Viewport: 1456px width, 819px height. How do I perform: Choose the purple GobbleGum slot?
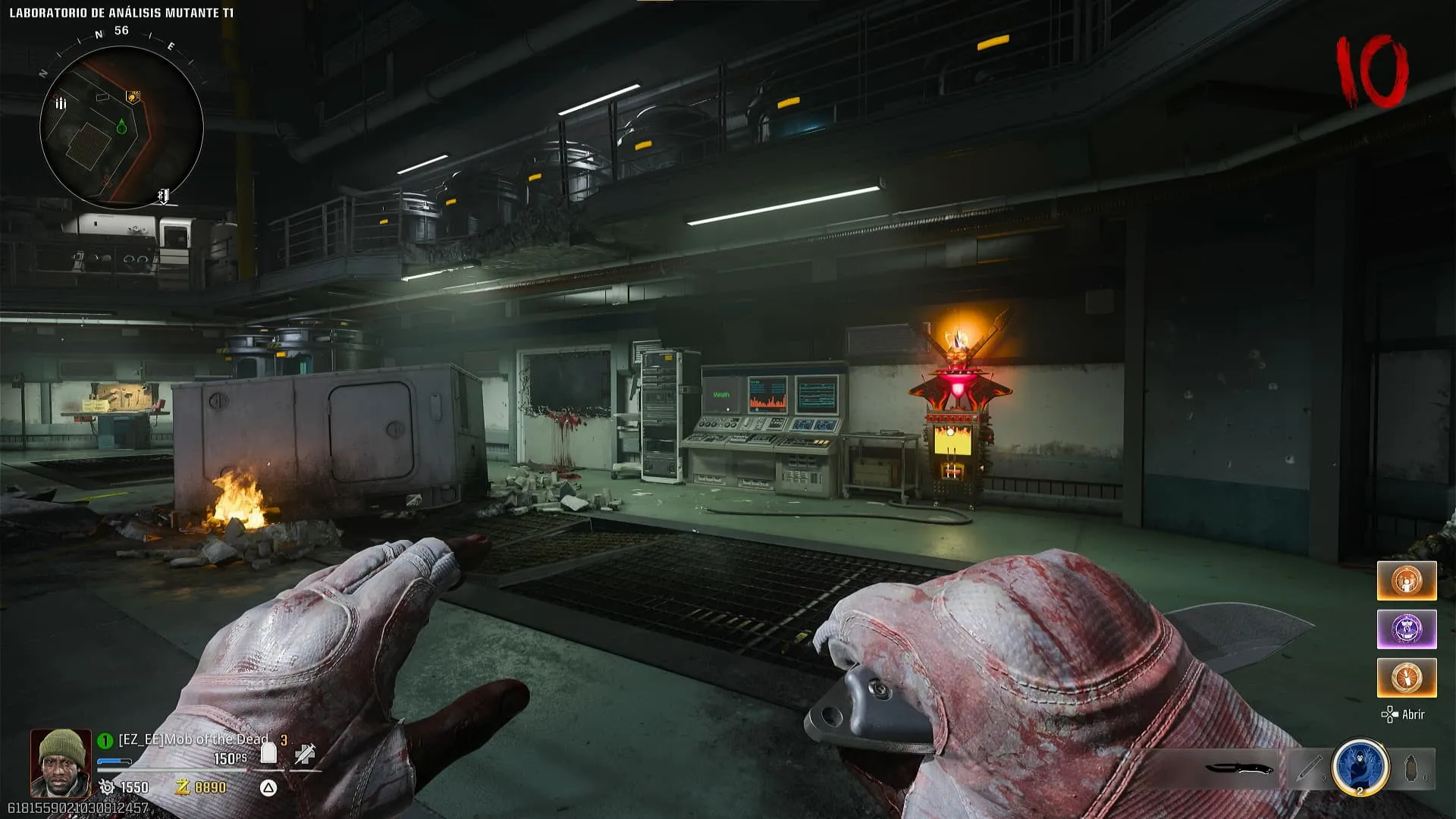click(1406, 629)
